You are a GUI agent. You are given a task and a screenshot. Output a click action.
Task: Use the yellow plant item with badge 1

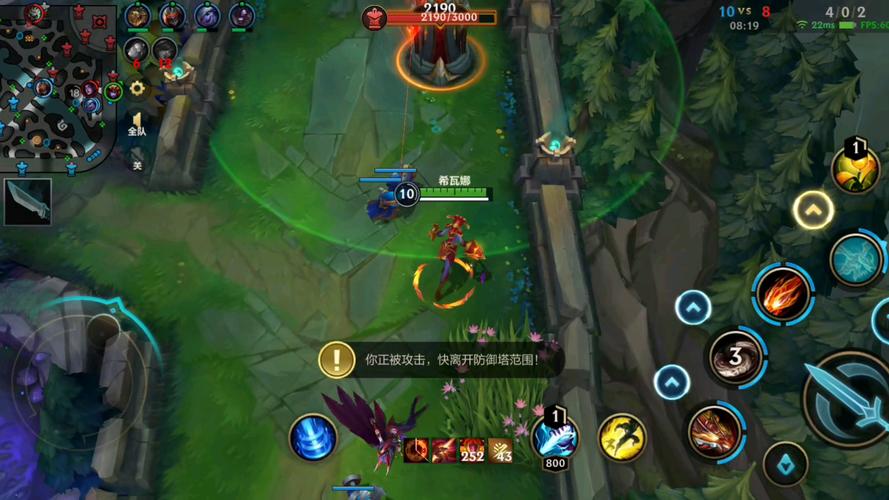point(856,169)
